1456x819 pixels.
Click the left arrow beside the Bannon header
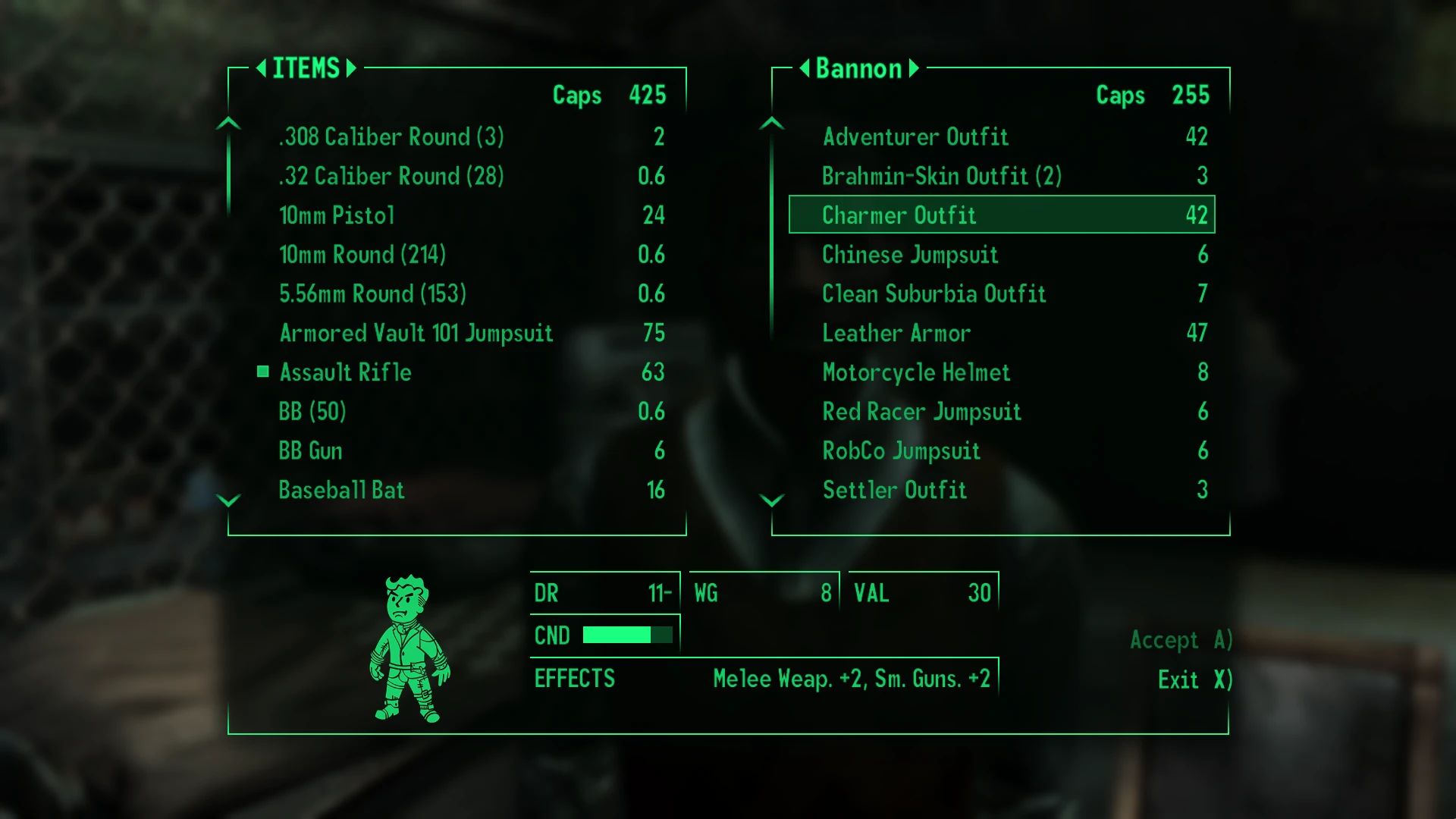pyautogui.click(x=805, y=68)
